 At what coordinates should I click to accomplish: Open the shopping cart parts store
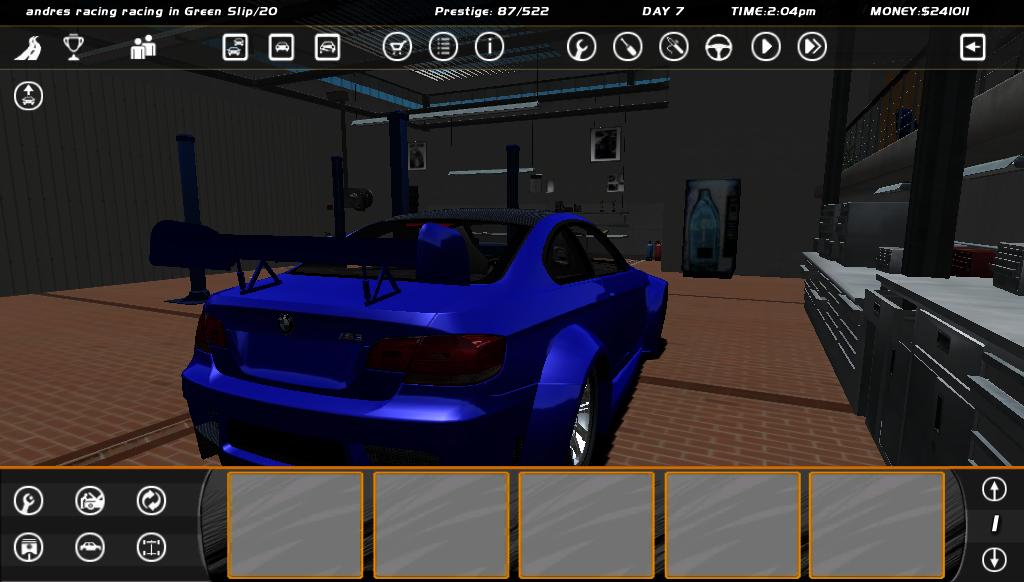[397, 47]
